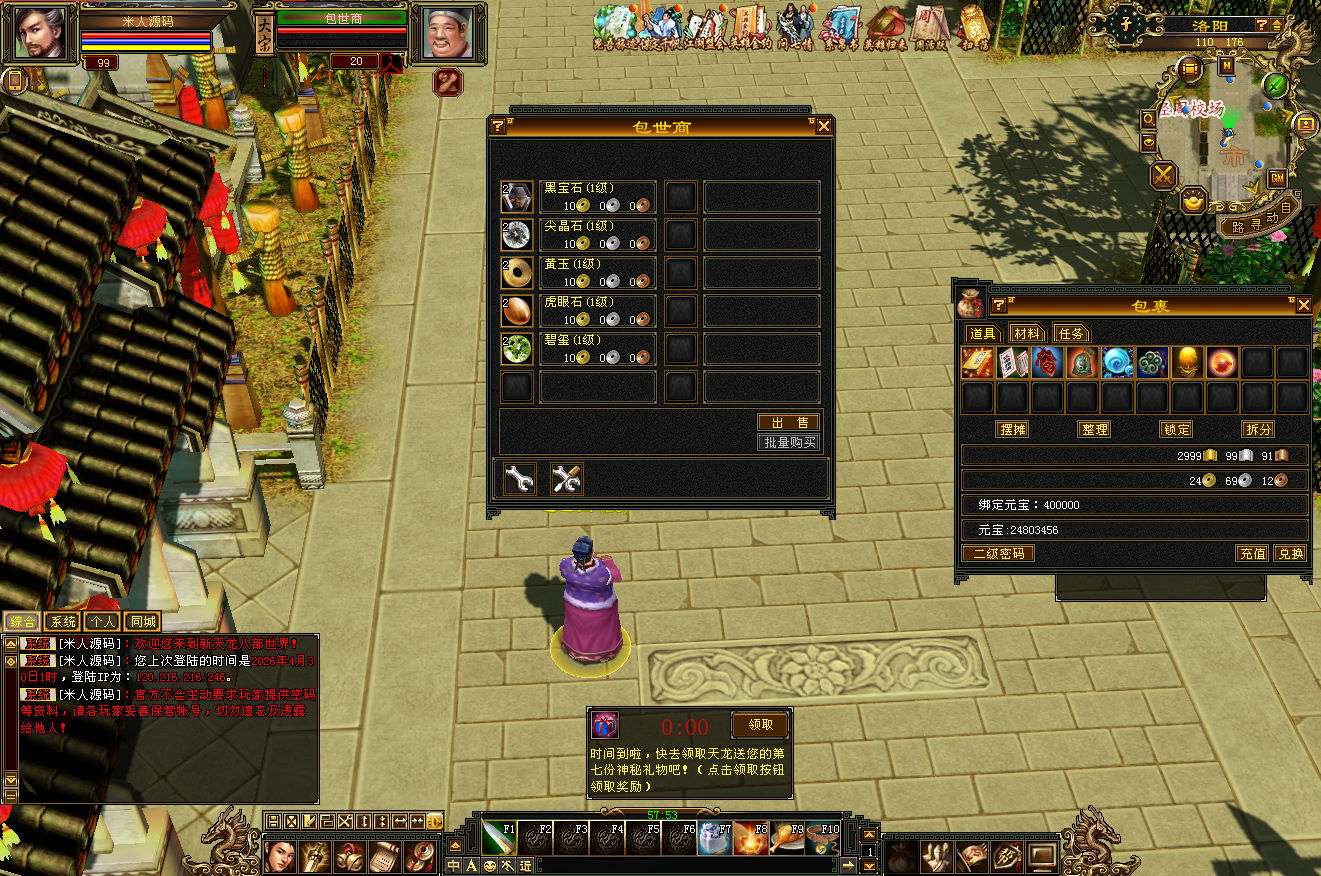
Task: Claim the timed gift with 领取
Action: (760, 724)
